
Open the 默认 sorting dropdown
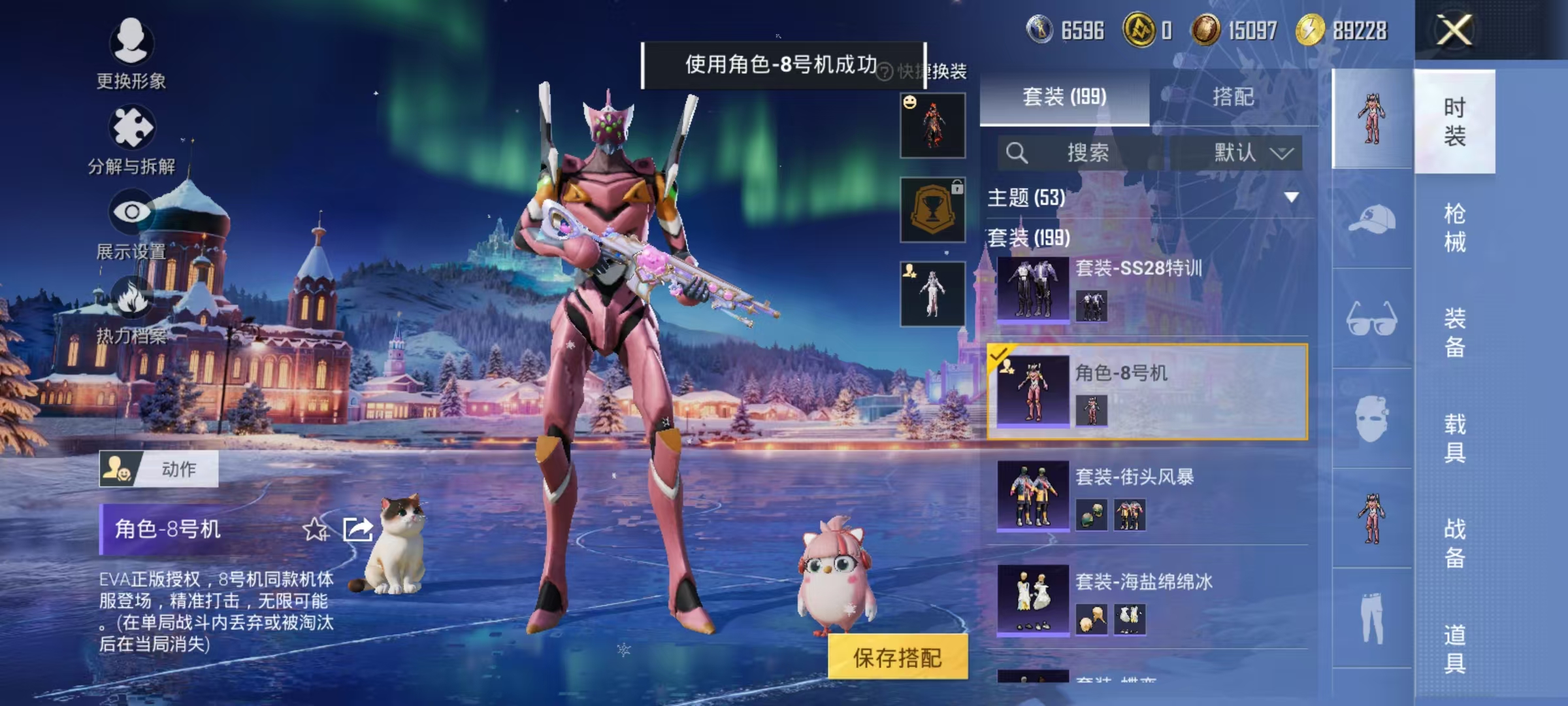pyautogui.click(x=1240, y=152)
